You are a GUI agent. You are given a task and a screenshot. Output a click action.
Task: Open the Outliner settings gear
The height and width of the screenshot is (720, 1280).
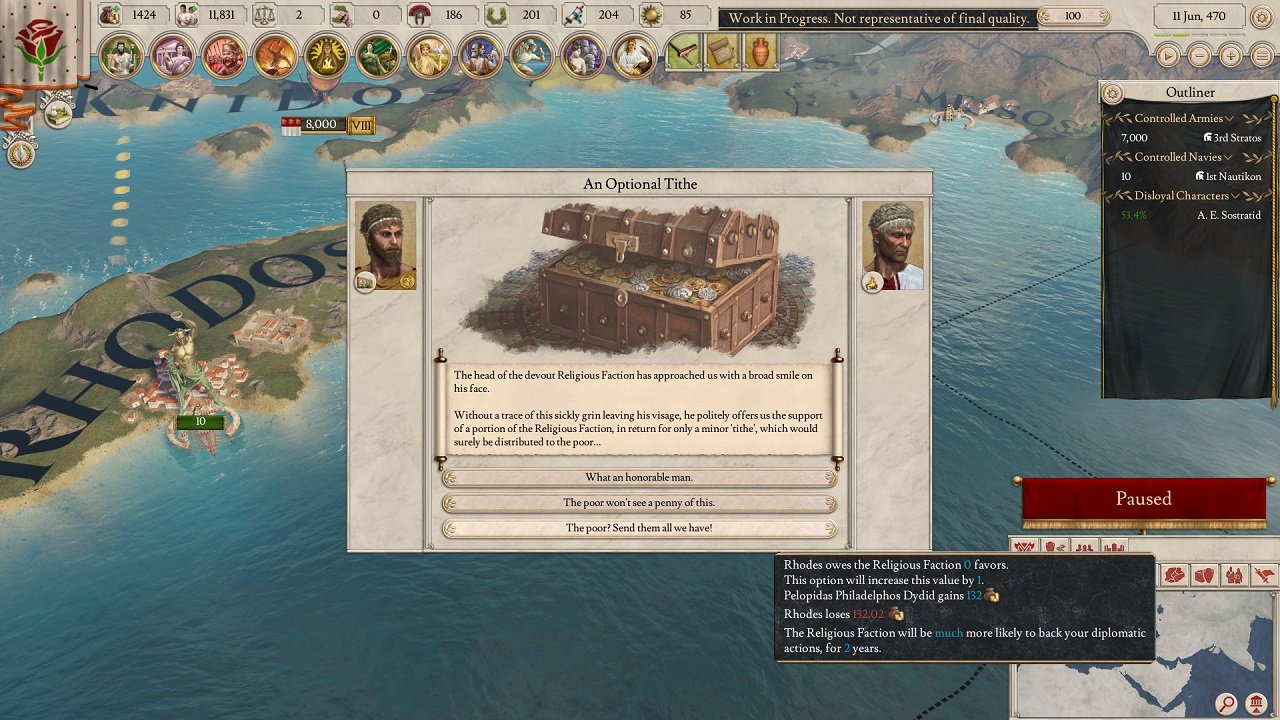(1113, 92)
